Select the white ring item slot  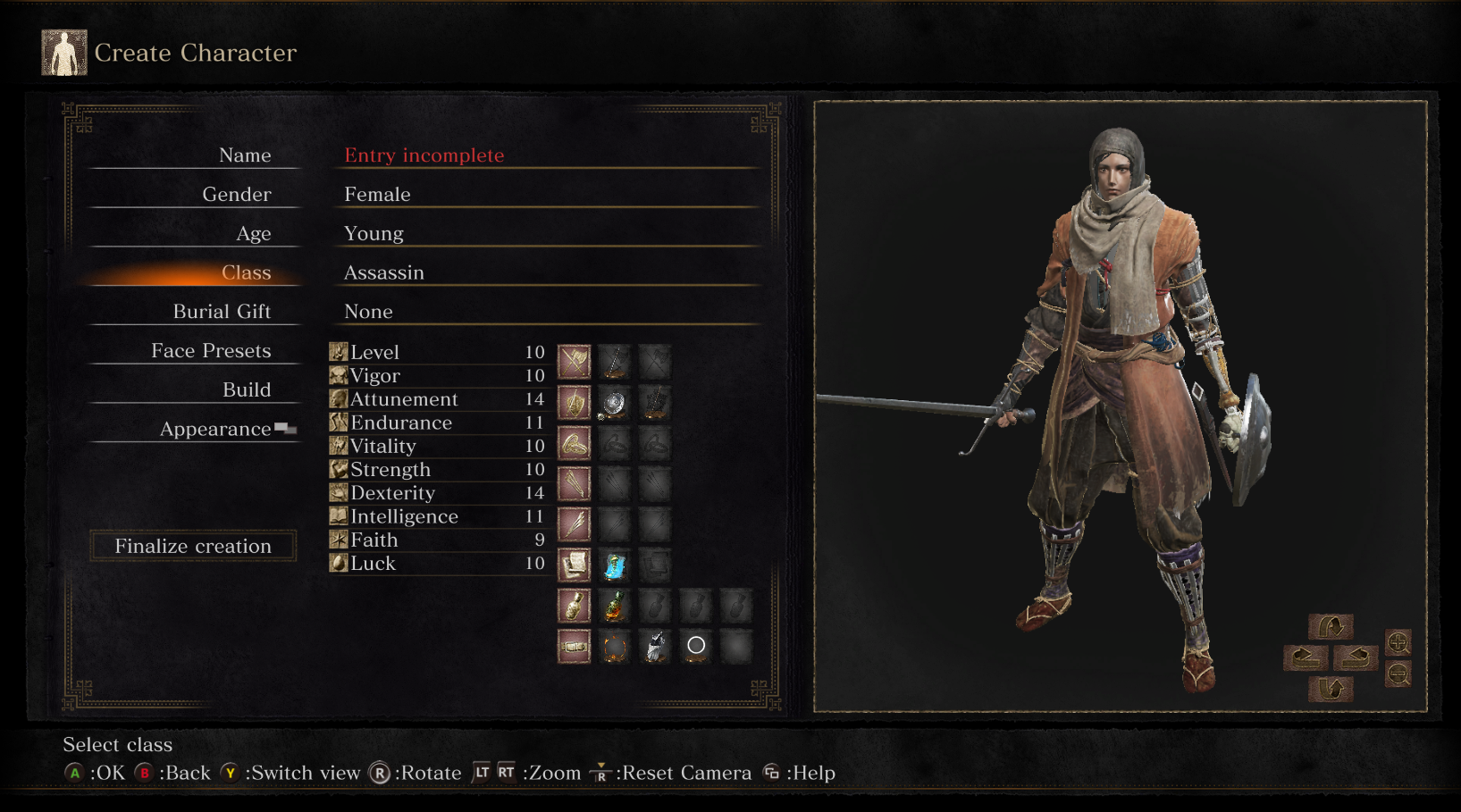point(696,646)
